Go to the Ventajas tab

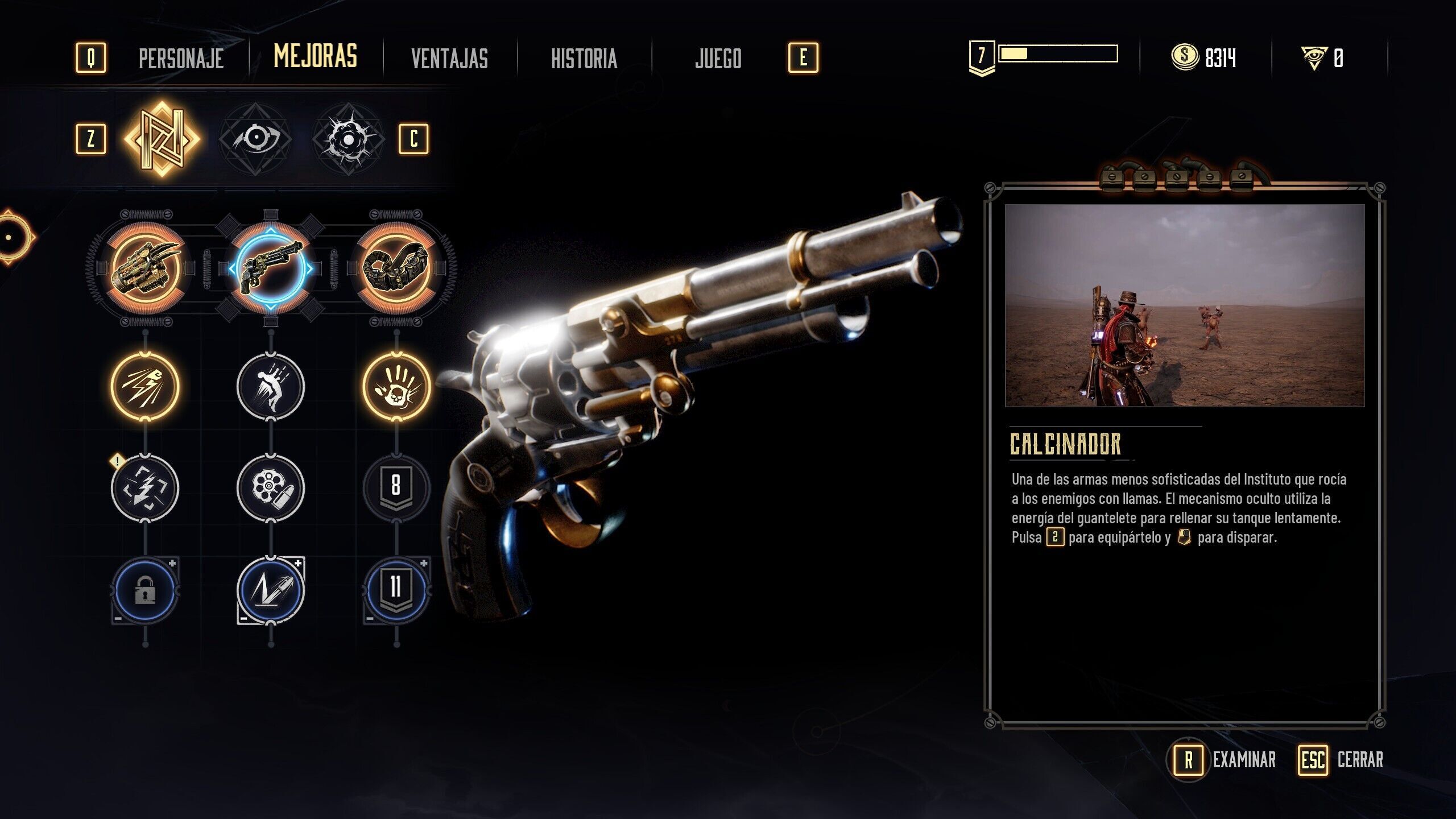tap(449, 58)
